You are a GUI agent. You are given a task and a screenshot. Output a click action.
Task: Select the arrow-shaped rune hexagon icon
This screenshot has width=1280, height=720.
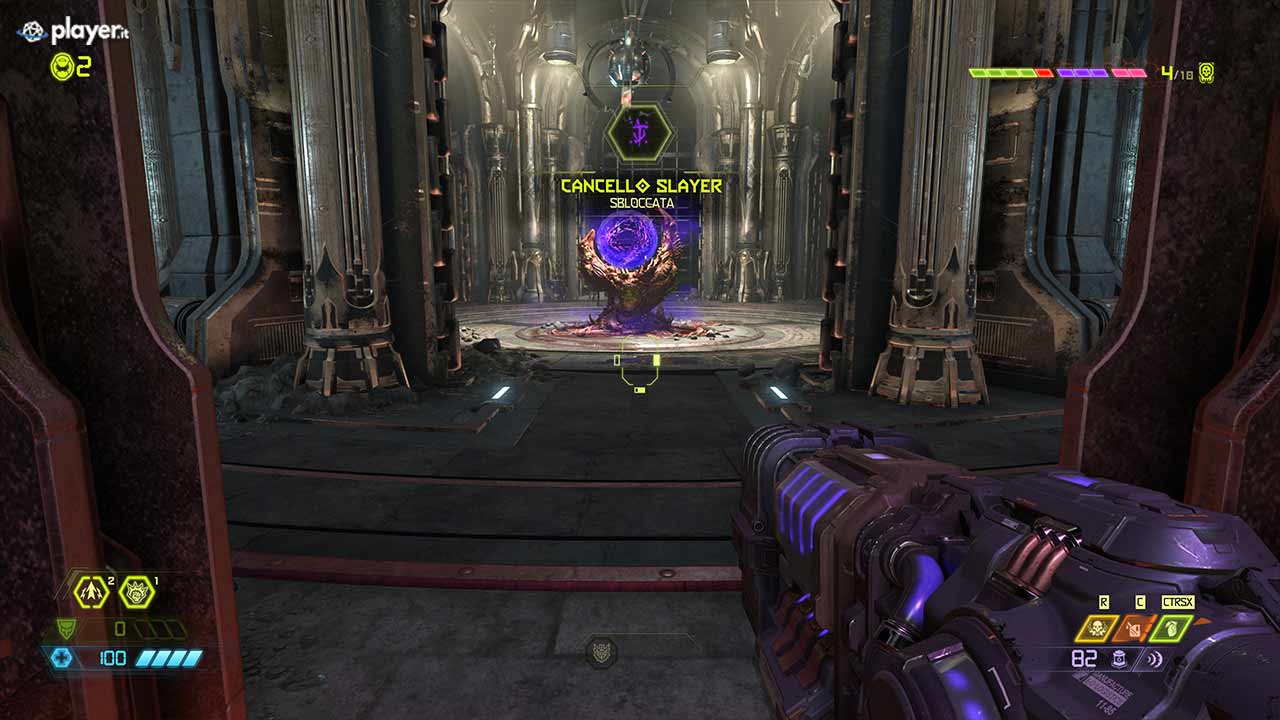point(92,592)
